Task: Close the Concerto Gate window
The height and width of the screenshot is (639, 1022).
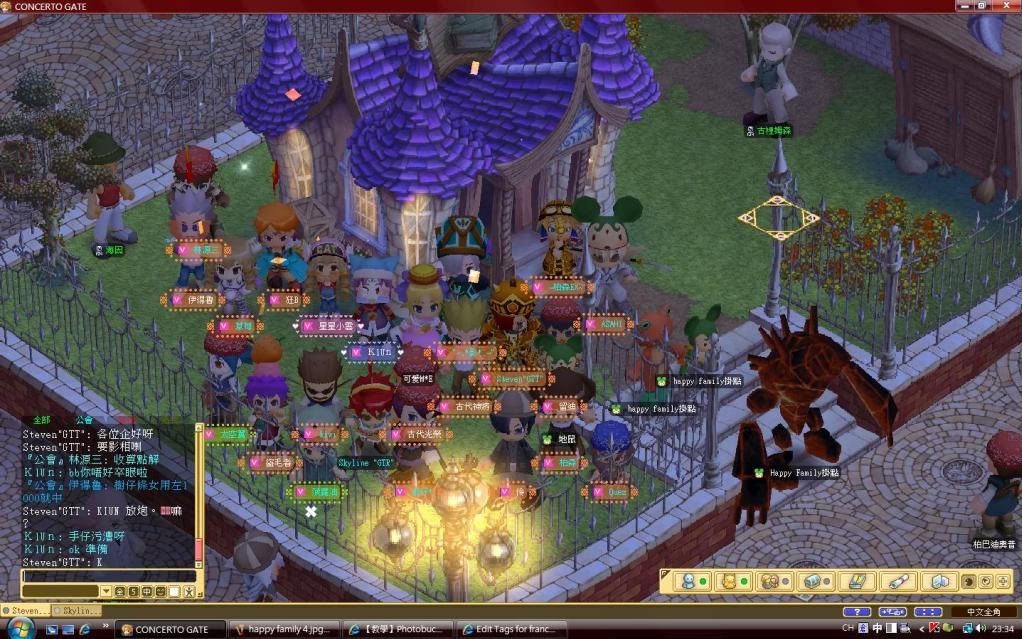Action: tap(1010, 6)
